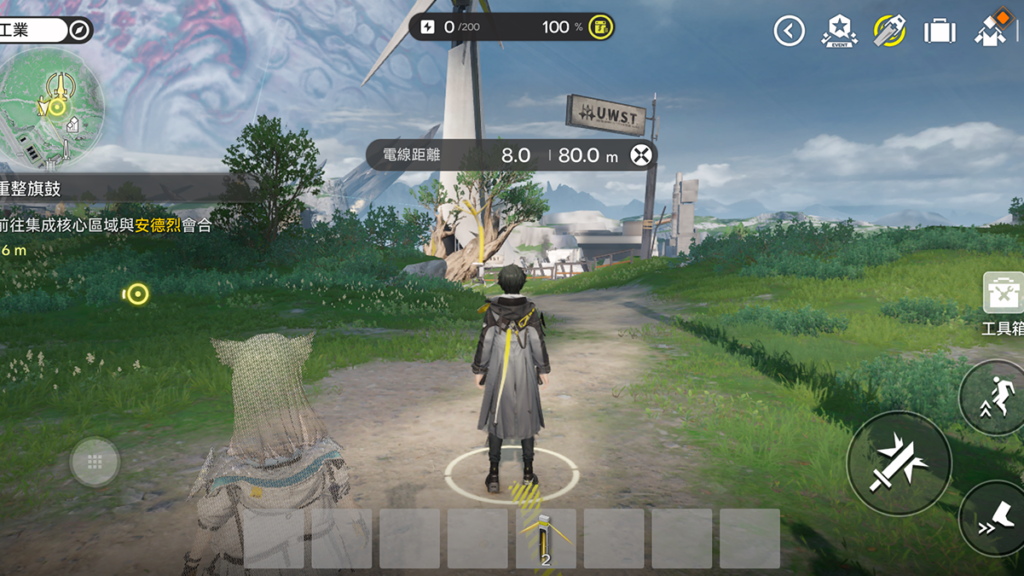The image size is (1024, 576).
Task: Open the Event star icon
Action: coord(839,31)
